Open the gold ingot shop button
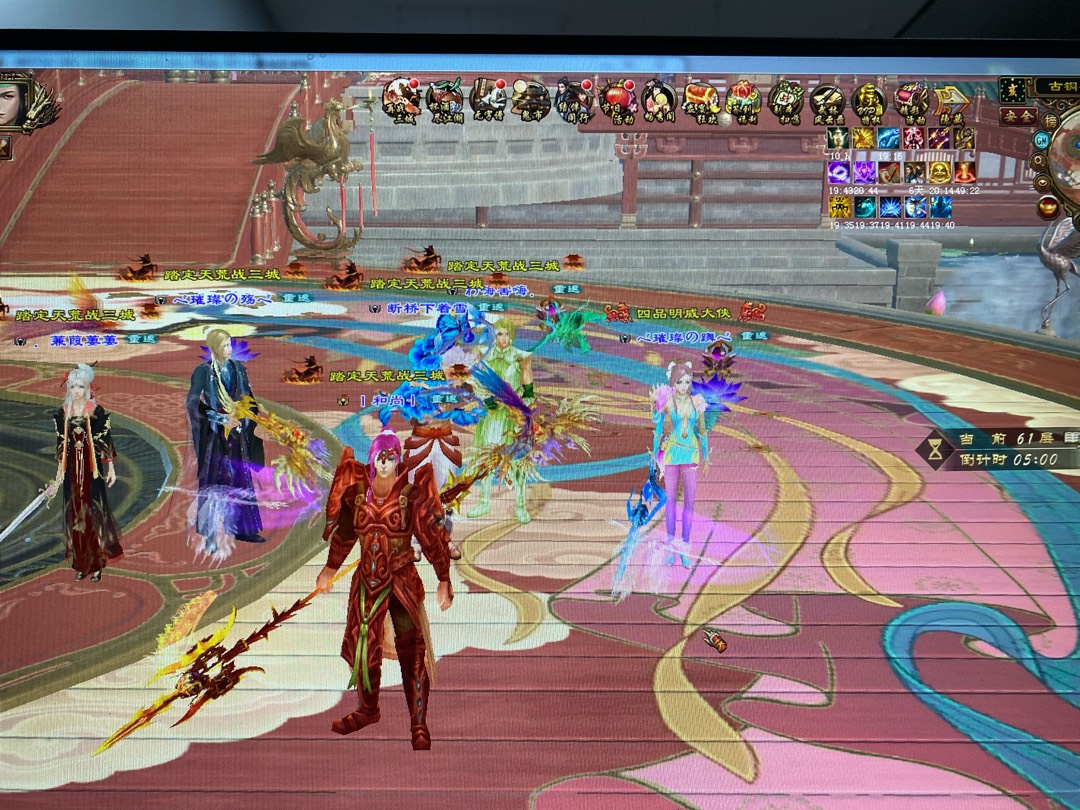The image size is (1080, 810). pyautogui.click(x=1049, y=207)
